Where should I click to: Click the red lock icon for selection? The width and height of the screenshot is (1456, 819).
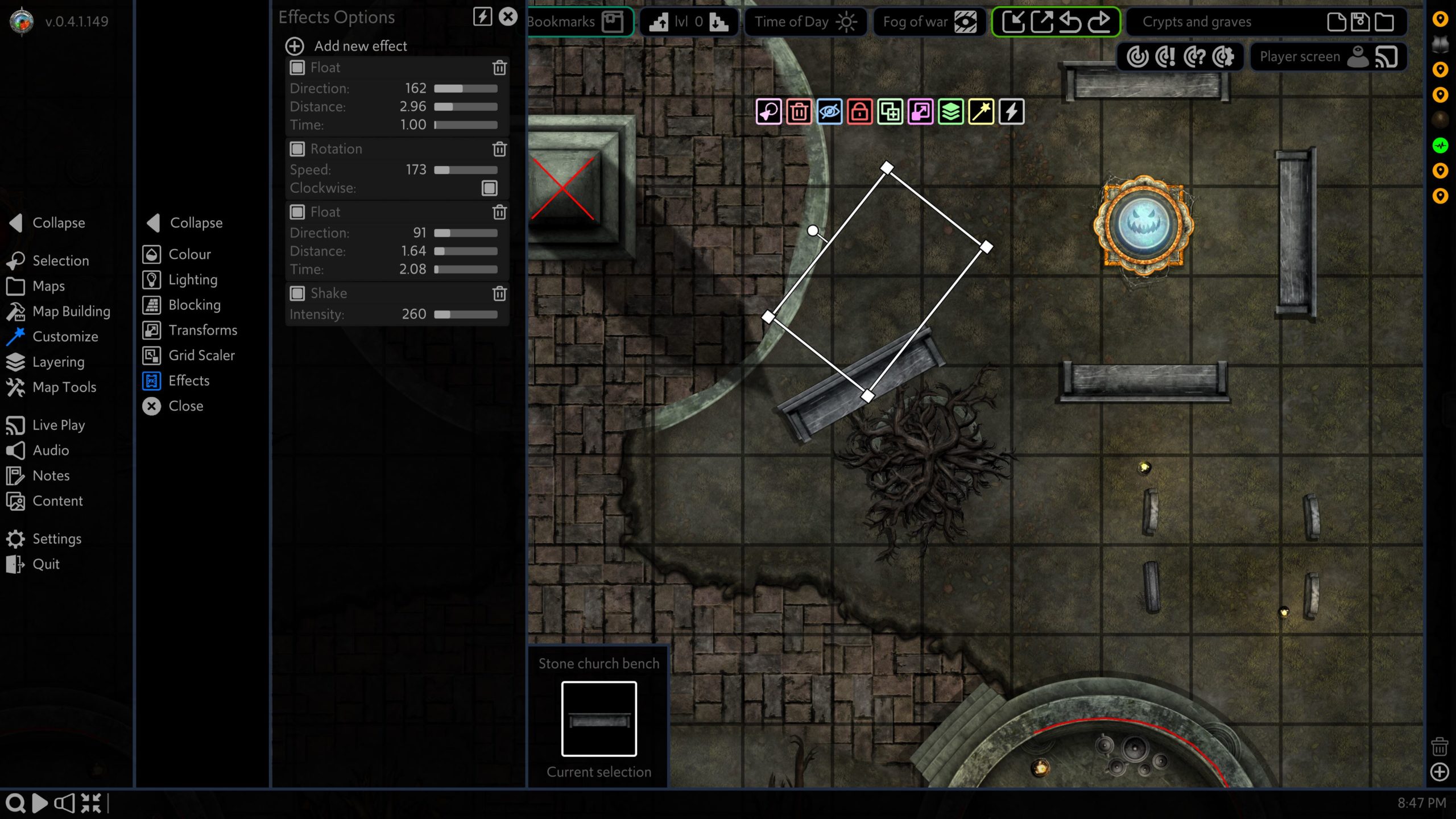pyautogui.click(x=859, y=111)
